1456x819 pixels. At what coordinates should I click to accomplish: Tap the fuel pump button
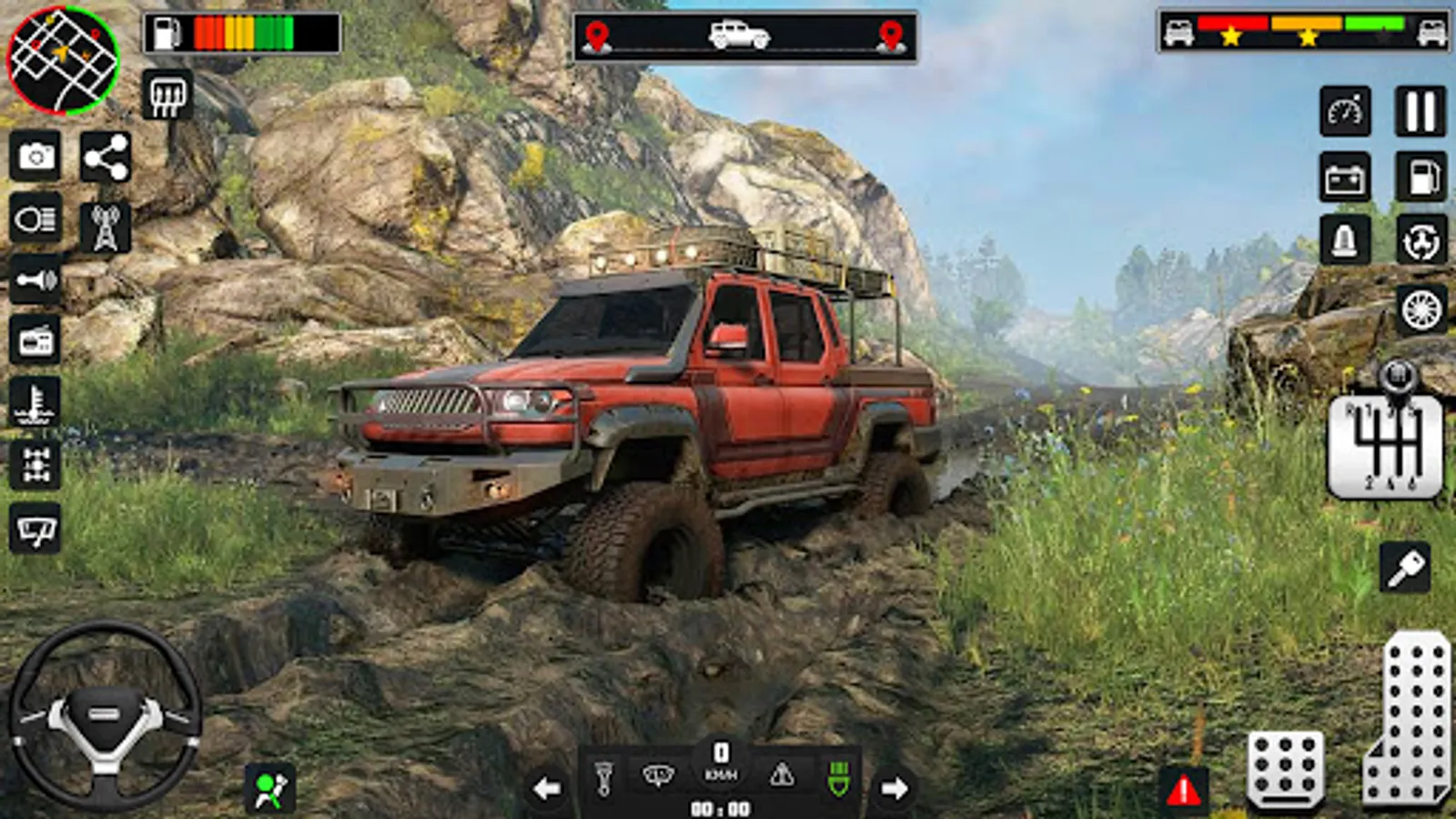click(x=1421, y=177)
